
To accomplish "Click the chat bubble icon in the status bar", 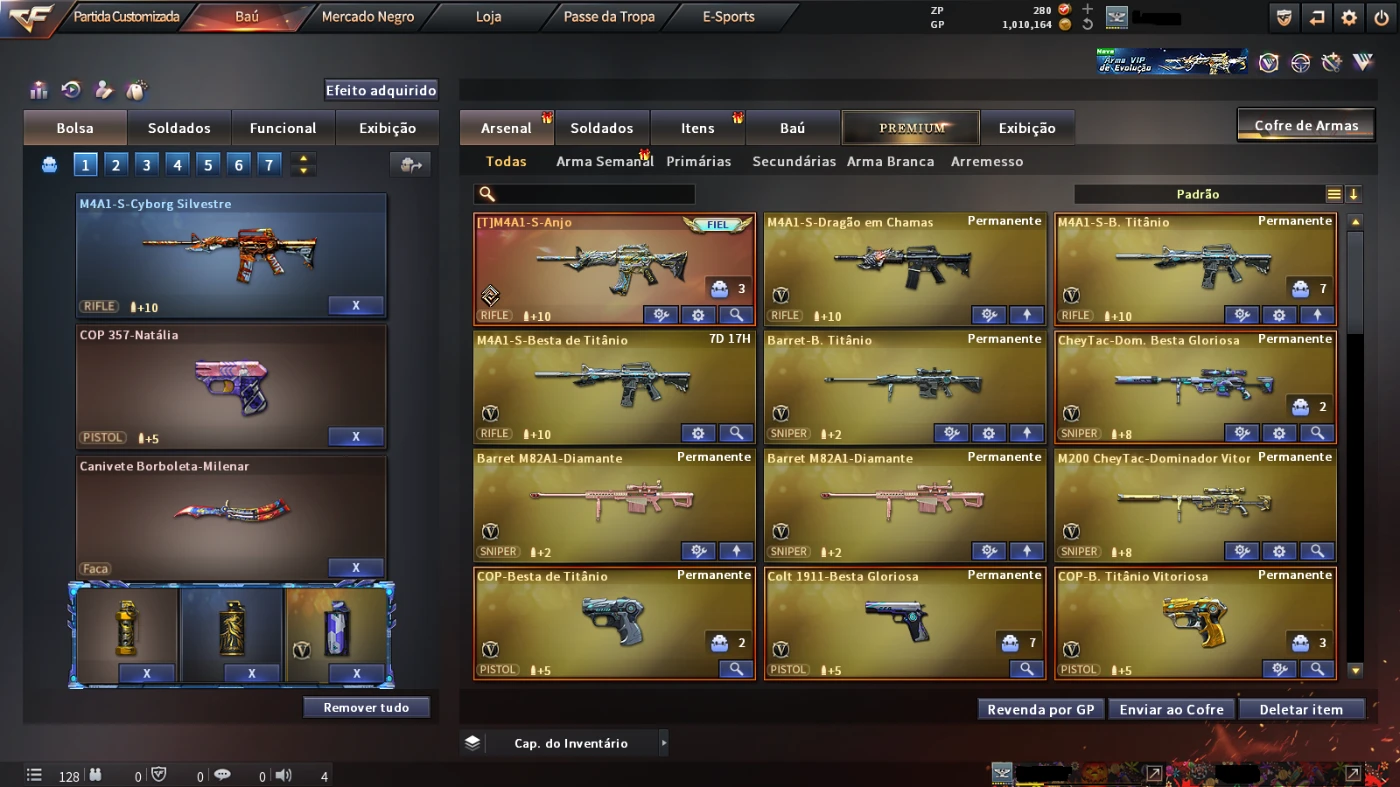I will coord(223,775).
